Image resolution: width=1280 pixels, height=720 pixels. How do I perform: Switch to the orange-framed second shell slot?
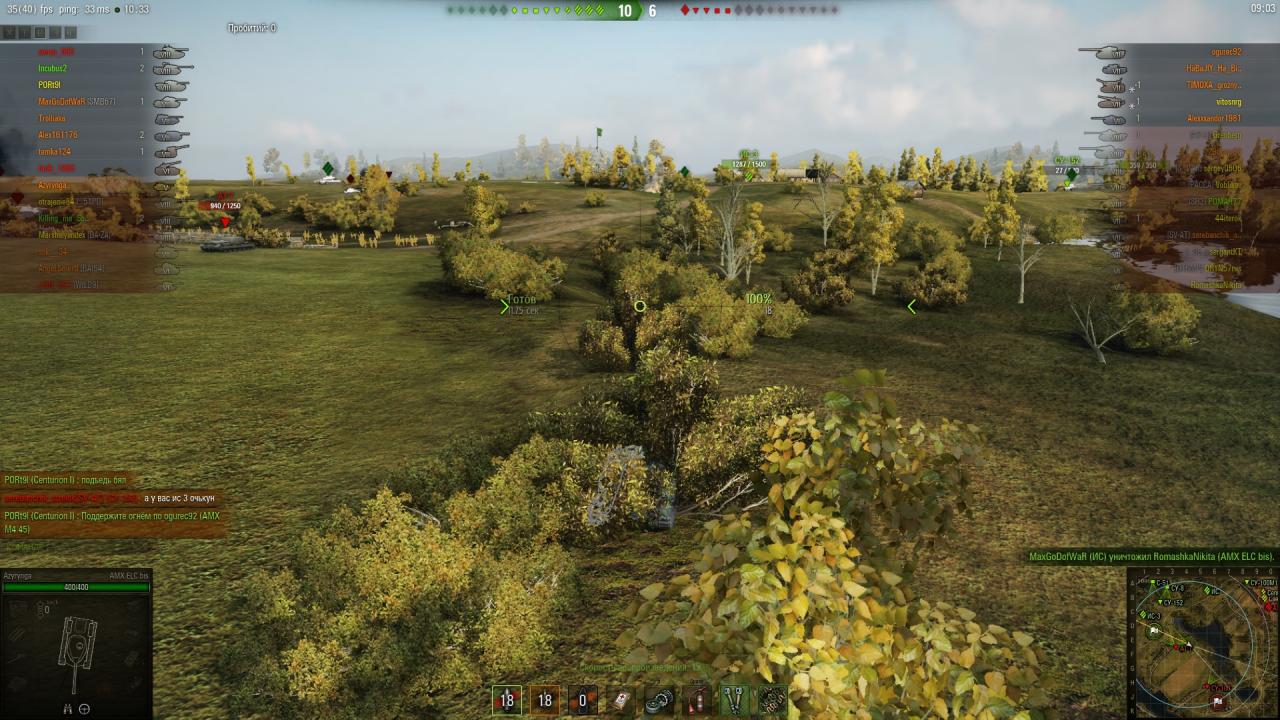[x=545, y=700]
